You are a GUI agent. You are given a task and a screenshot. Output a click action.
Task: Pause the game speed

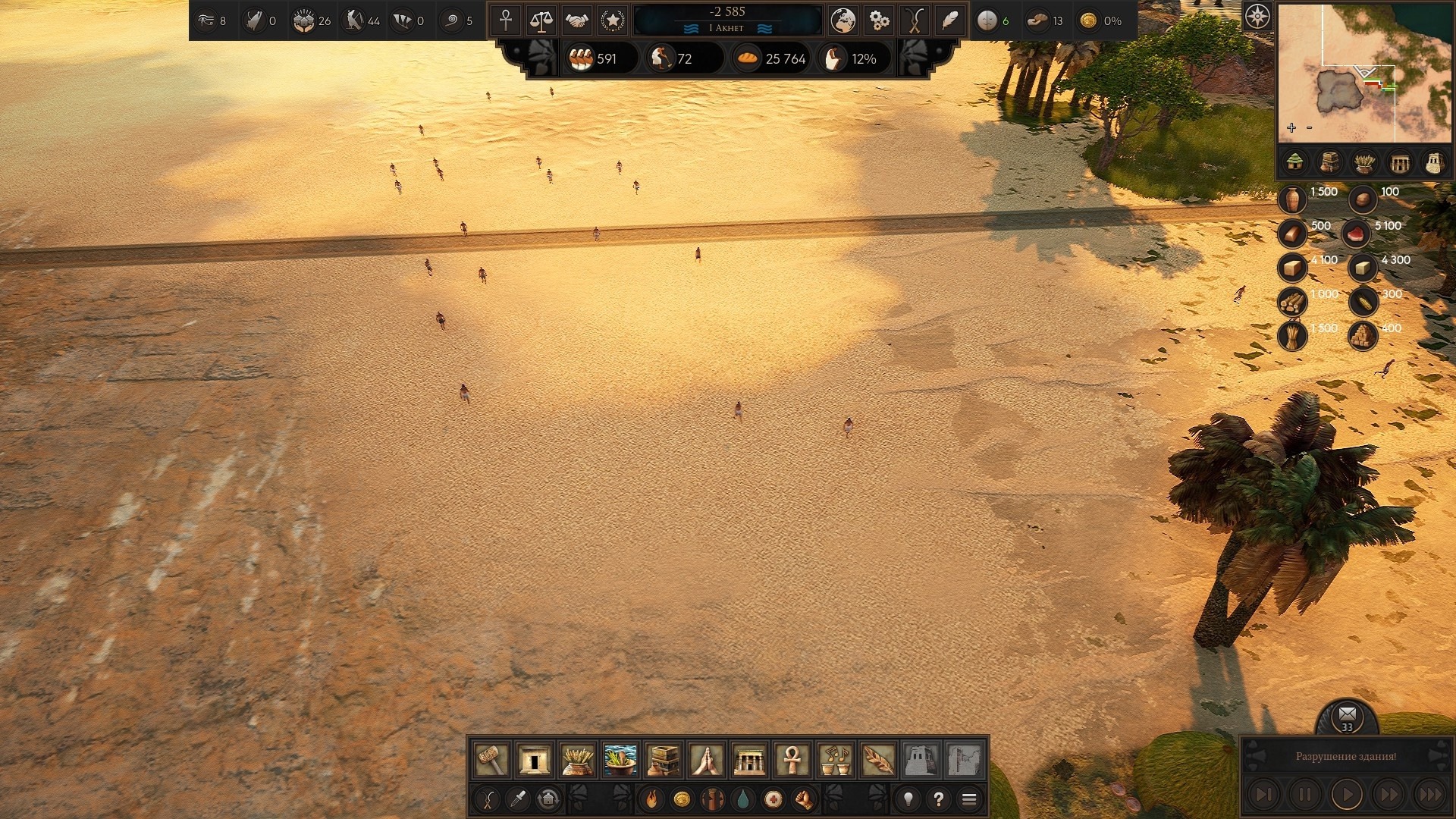(1305, 795)
